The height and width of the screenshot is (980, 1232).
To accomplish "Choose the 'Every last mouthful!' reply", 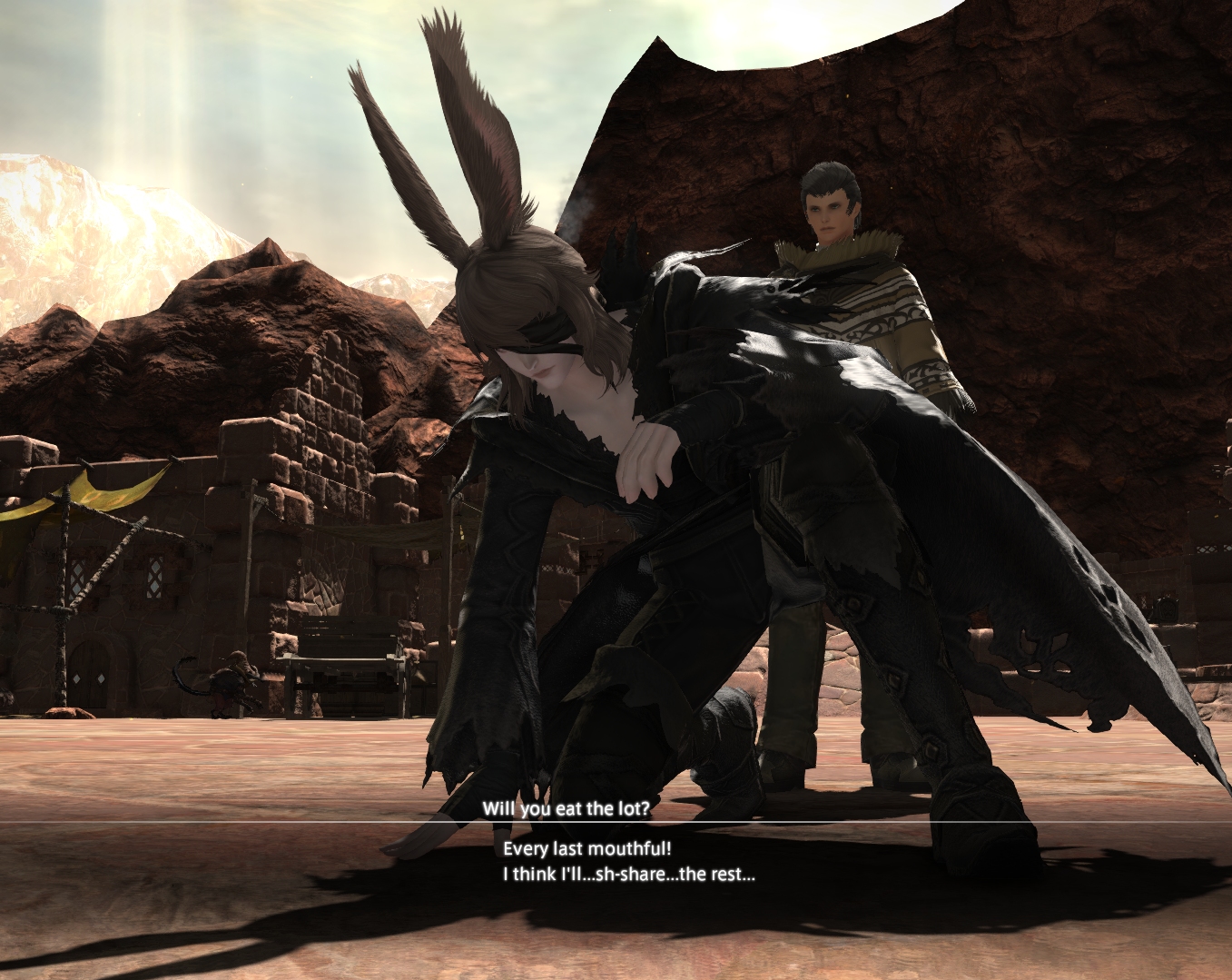I will coord(586,849).
